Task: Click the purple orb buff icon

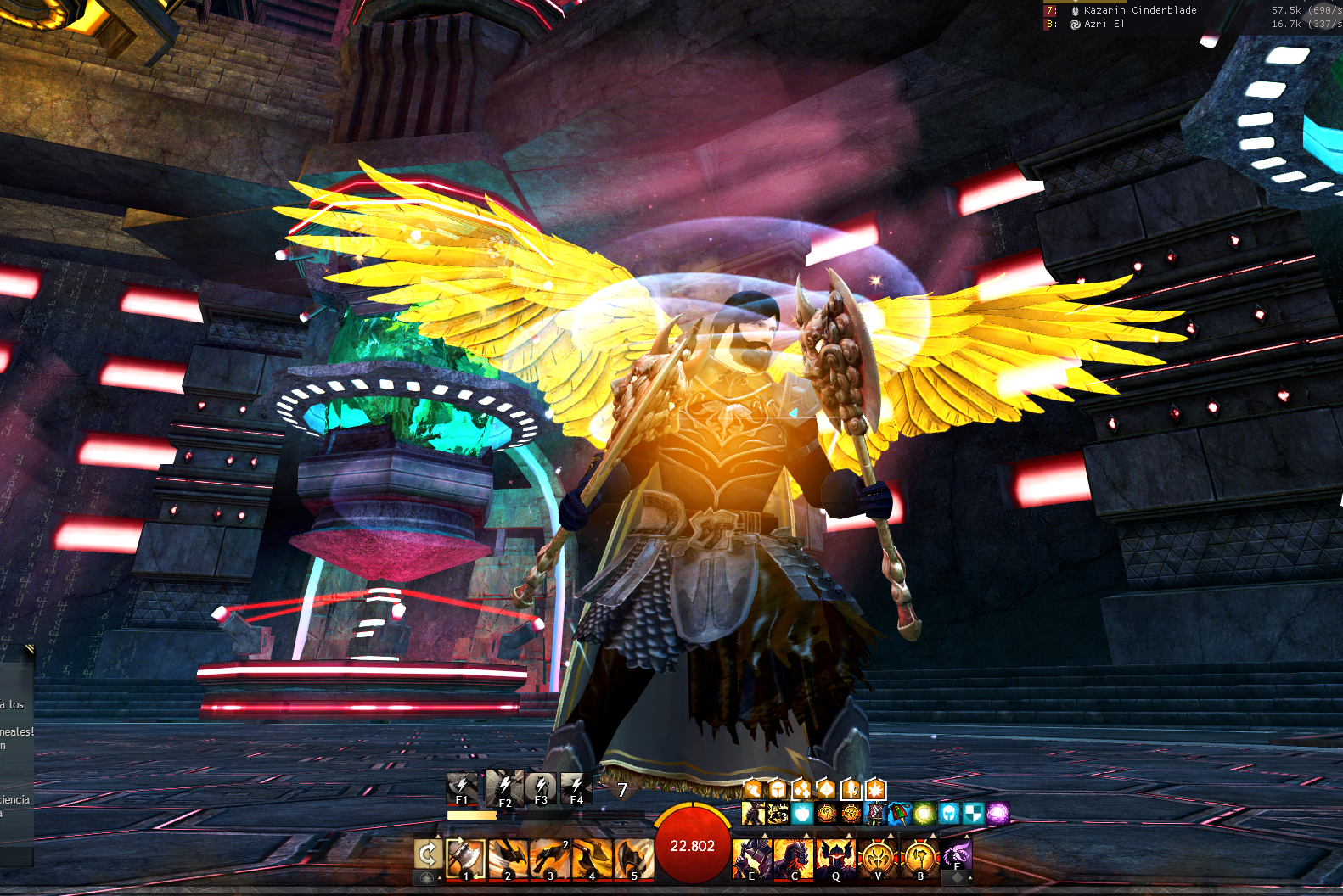Action: (x=998, y=815)
